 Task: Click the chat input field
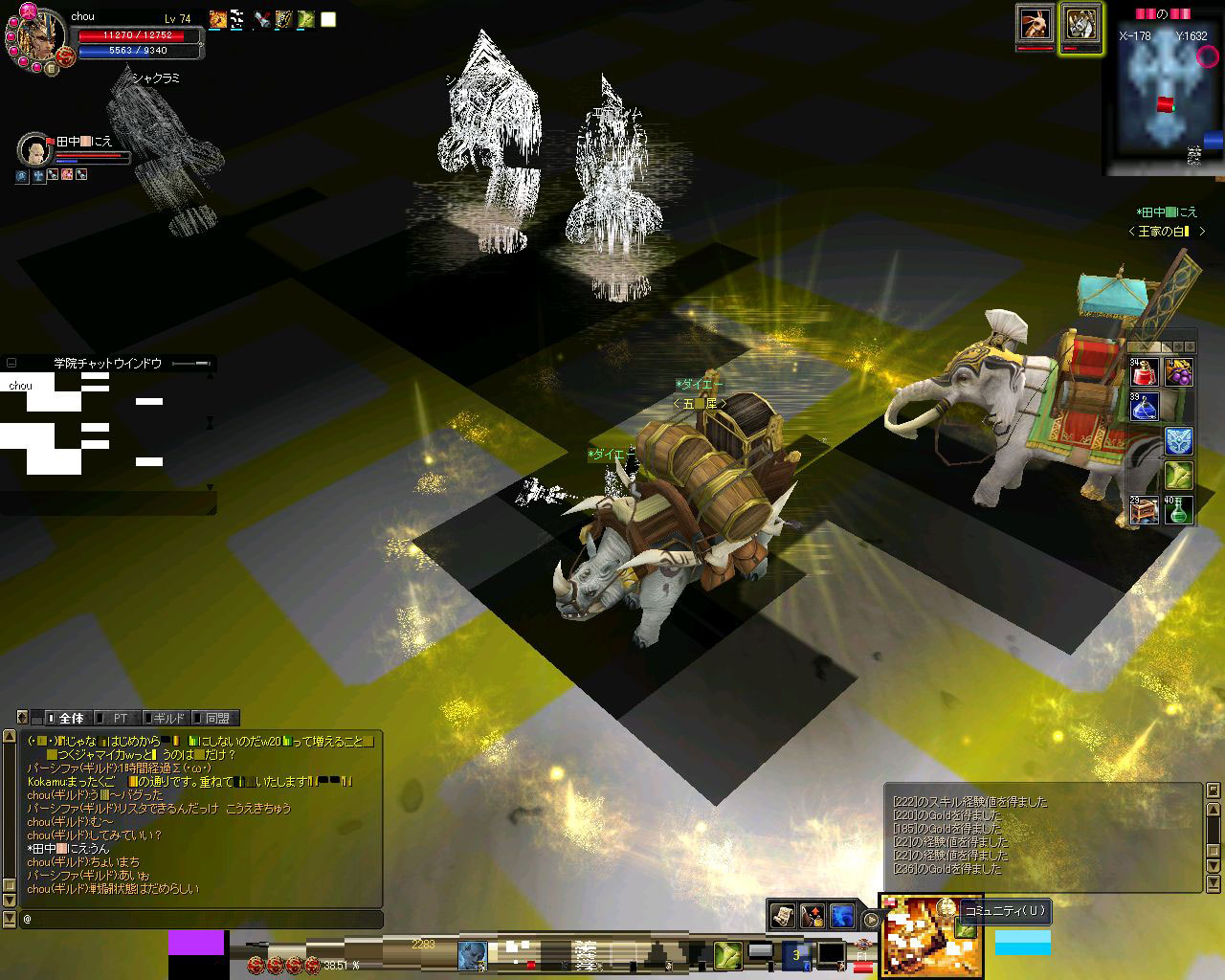click(x=201, y=919)
